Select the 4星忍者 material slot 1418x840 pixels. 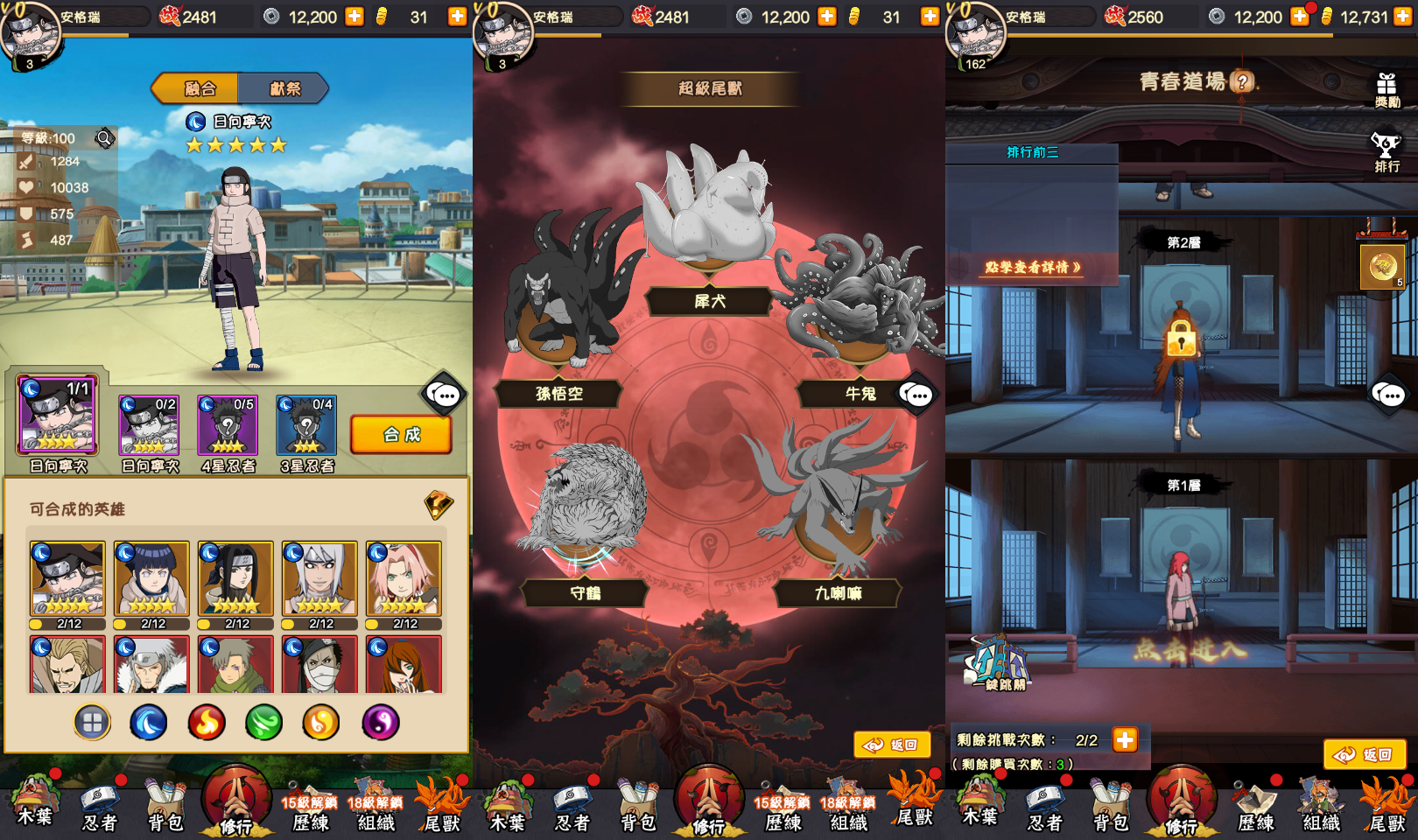(228, 426)
